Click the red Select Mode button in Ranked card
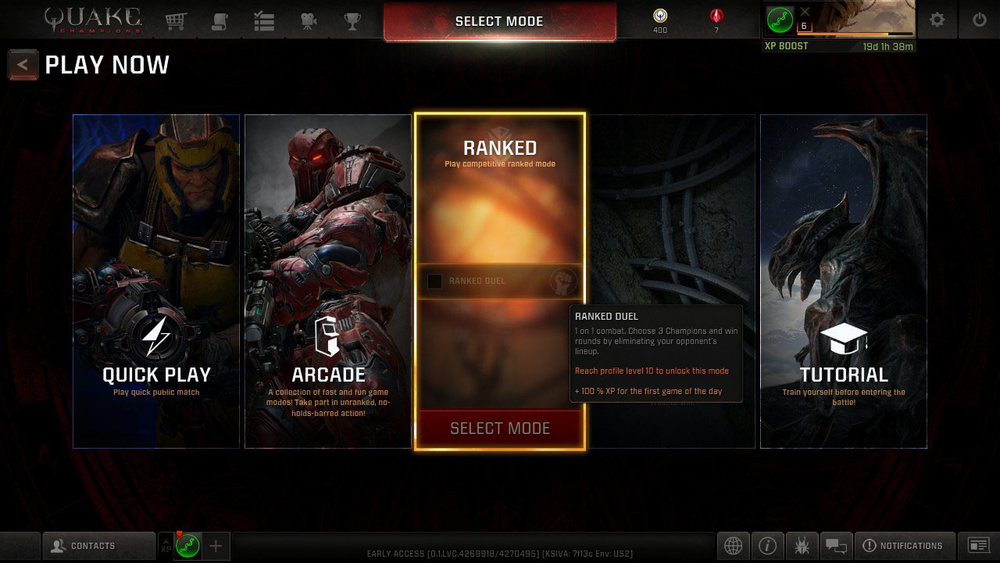Viewport: 1000px width, 563px height. point(500,428)
